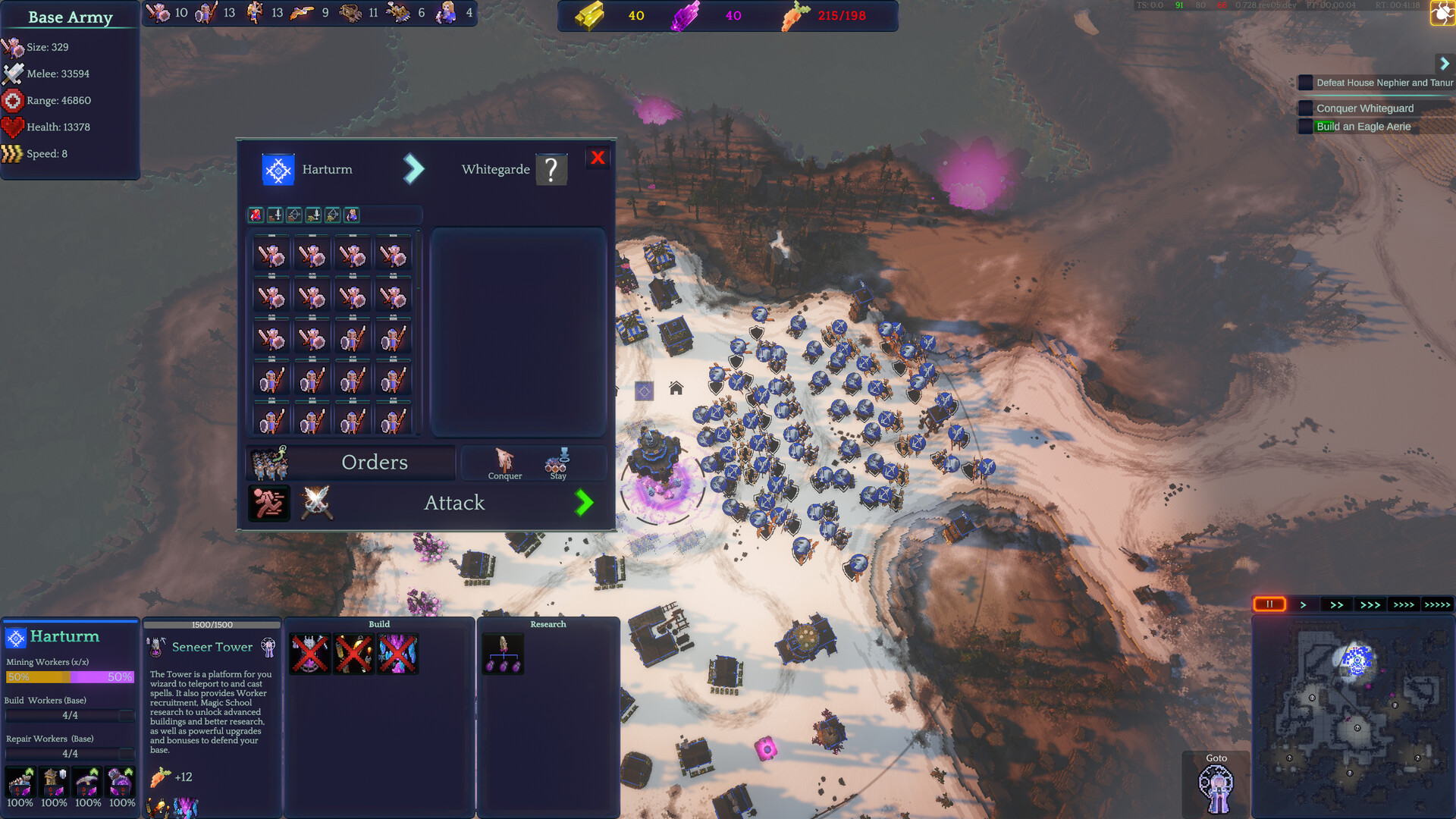Screen dimensions: 1456x819
Task: Click the mage unit filter icon
Action: (x=350, y=215)
